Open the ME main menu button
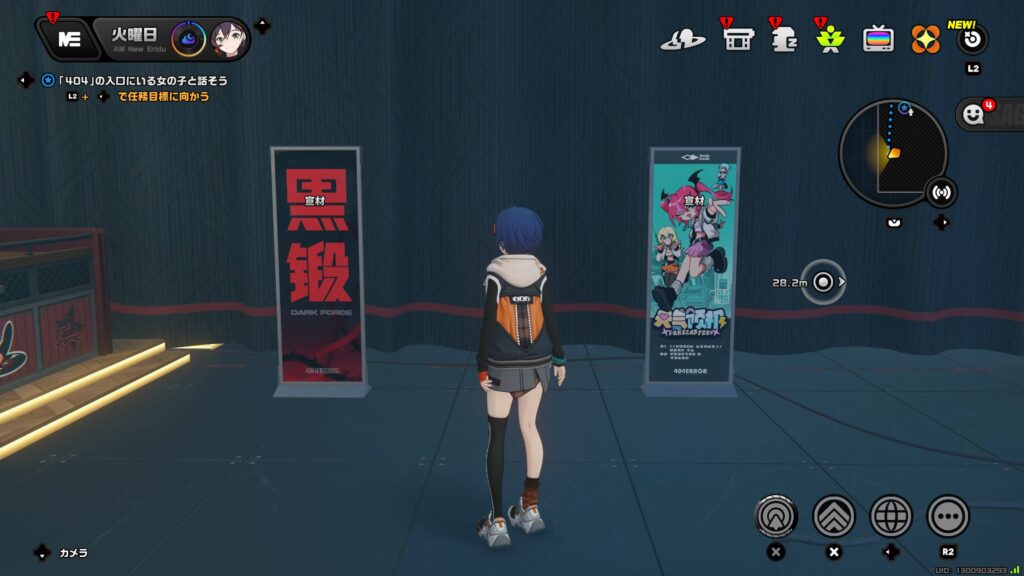This screenshot has height=576, width=1024. tap(68, 39)
